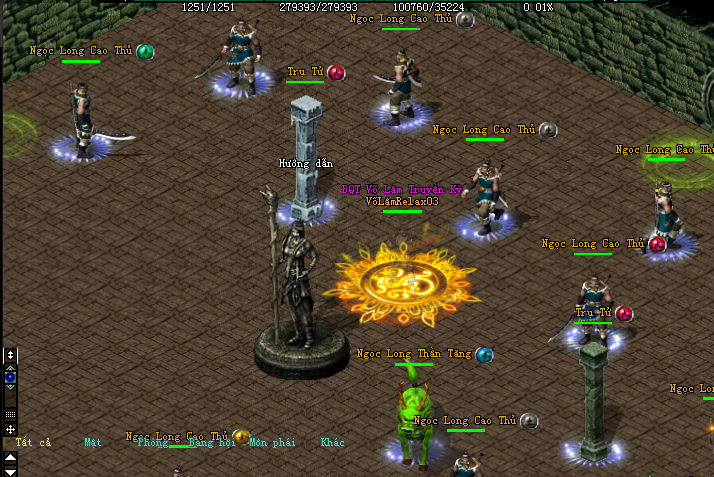This screenshot has height=477, width=714.
Task: Click the blue orb on the chat scrollbar
Action: 10,378
